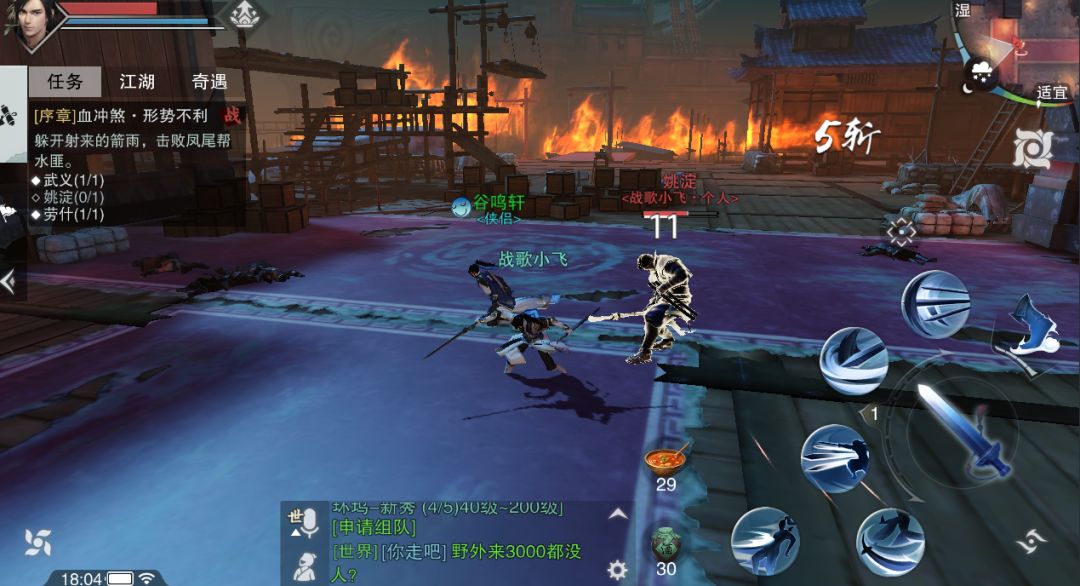
Task: Use the green wine jar item
Action: tap(666, 544)
